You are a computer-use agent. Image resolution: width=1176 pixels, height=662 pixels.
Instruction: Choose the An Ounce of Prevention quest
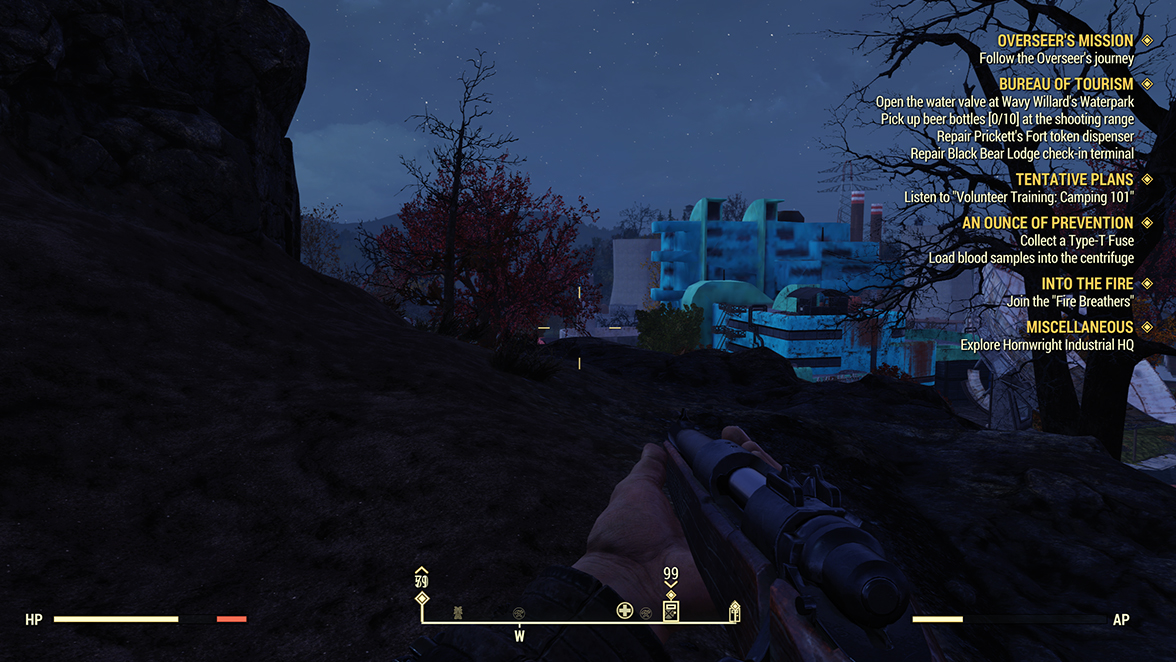pyautogui.click(x=1047, y=223)
